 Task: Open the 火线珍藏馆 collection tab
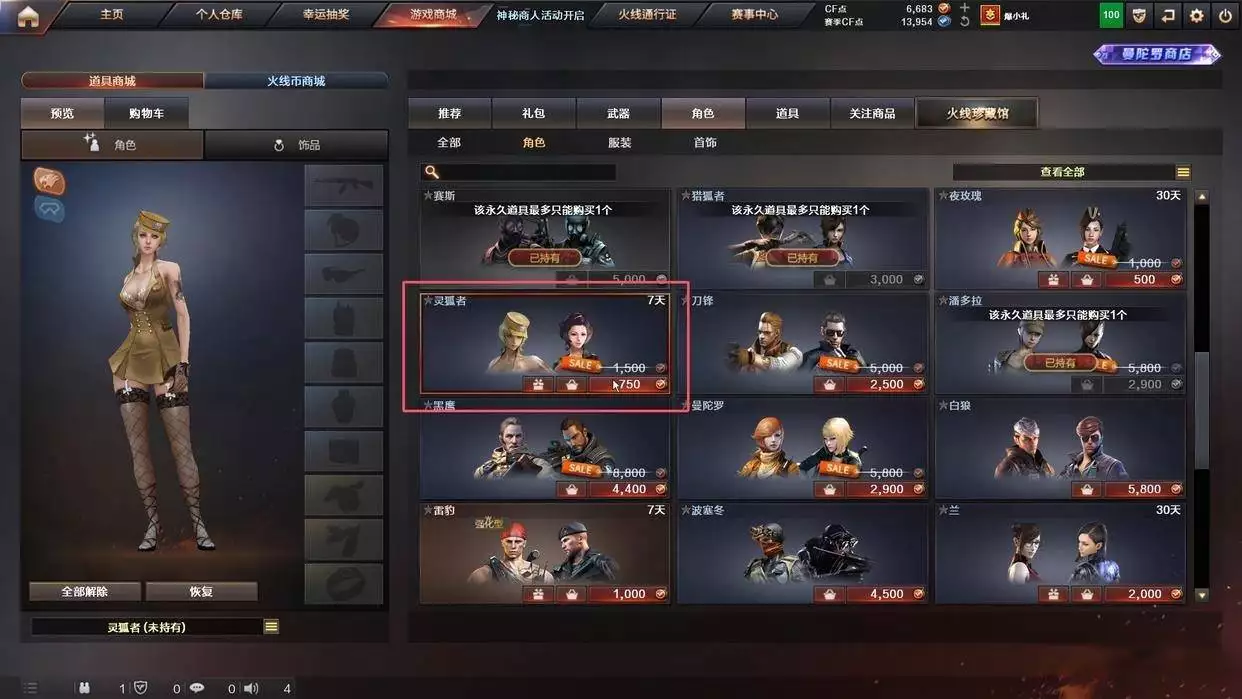[977, 114]
